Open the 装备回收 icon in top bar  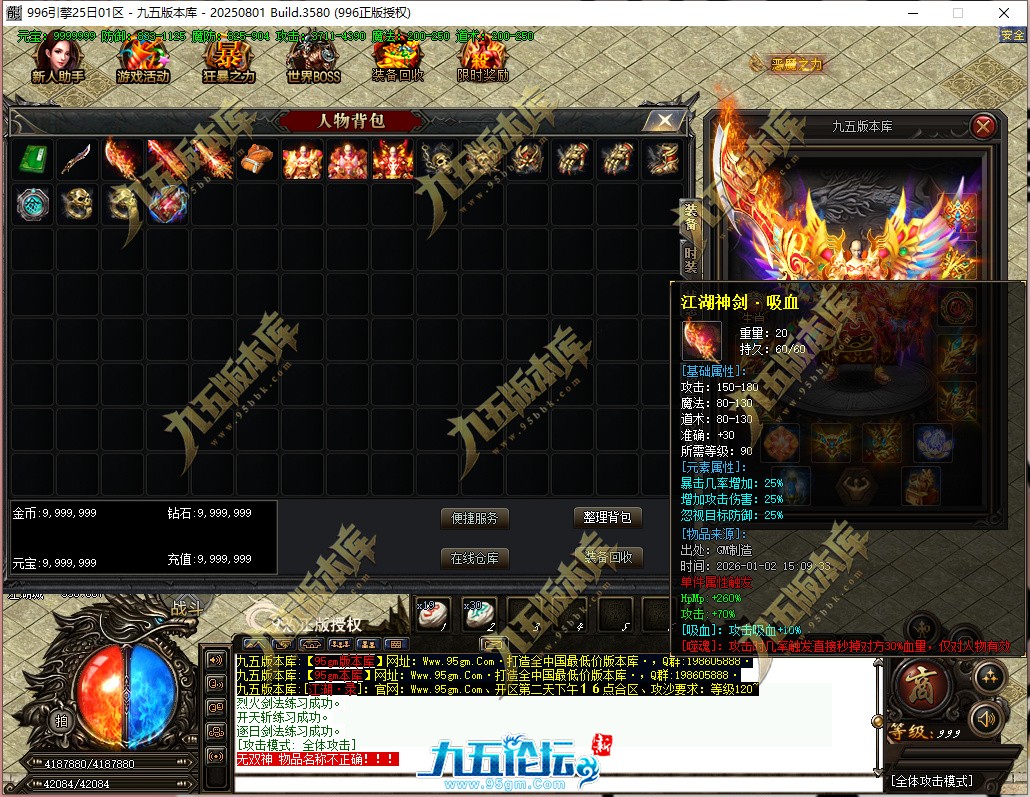click(x=398, y=61)
